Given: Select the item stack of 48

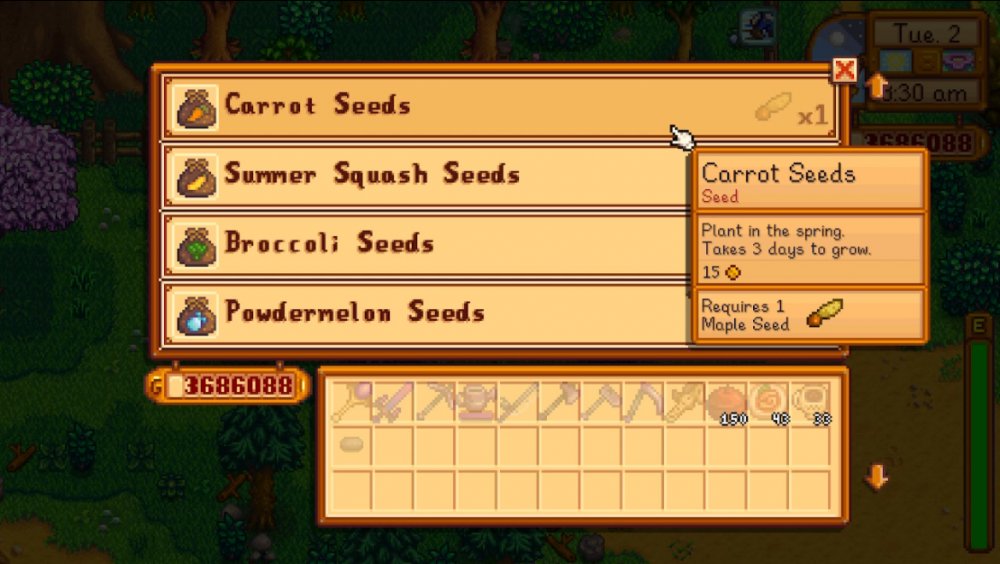Looking at the screenshot, I should coord(767,402).
